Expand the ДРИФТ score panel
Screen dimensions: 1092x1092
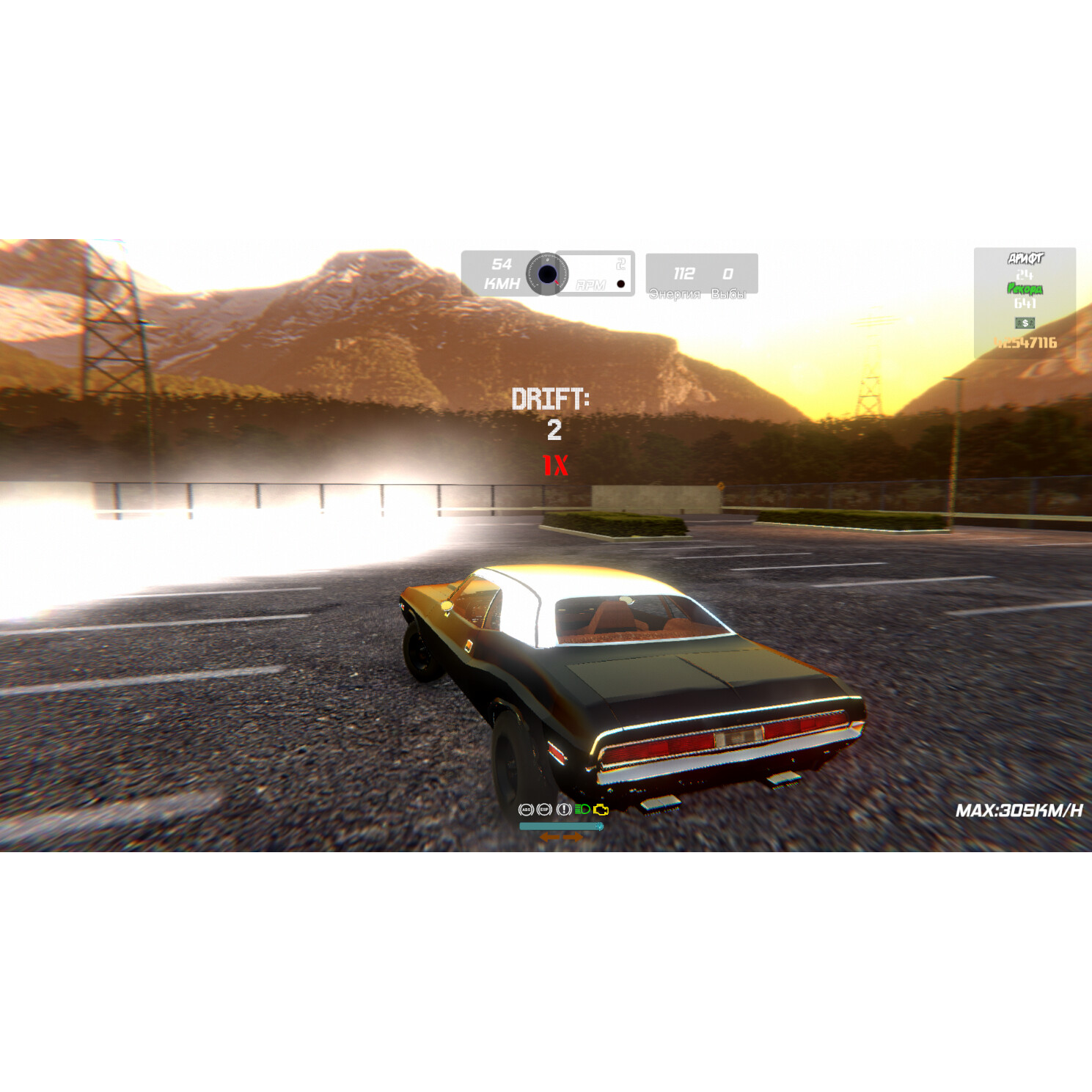pos(1025,258)
